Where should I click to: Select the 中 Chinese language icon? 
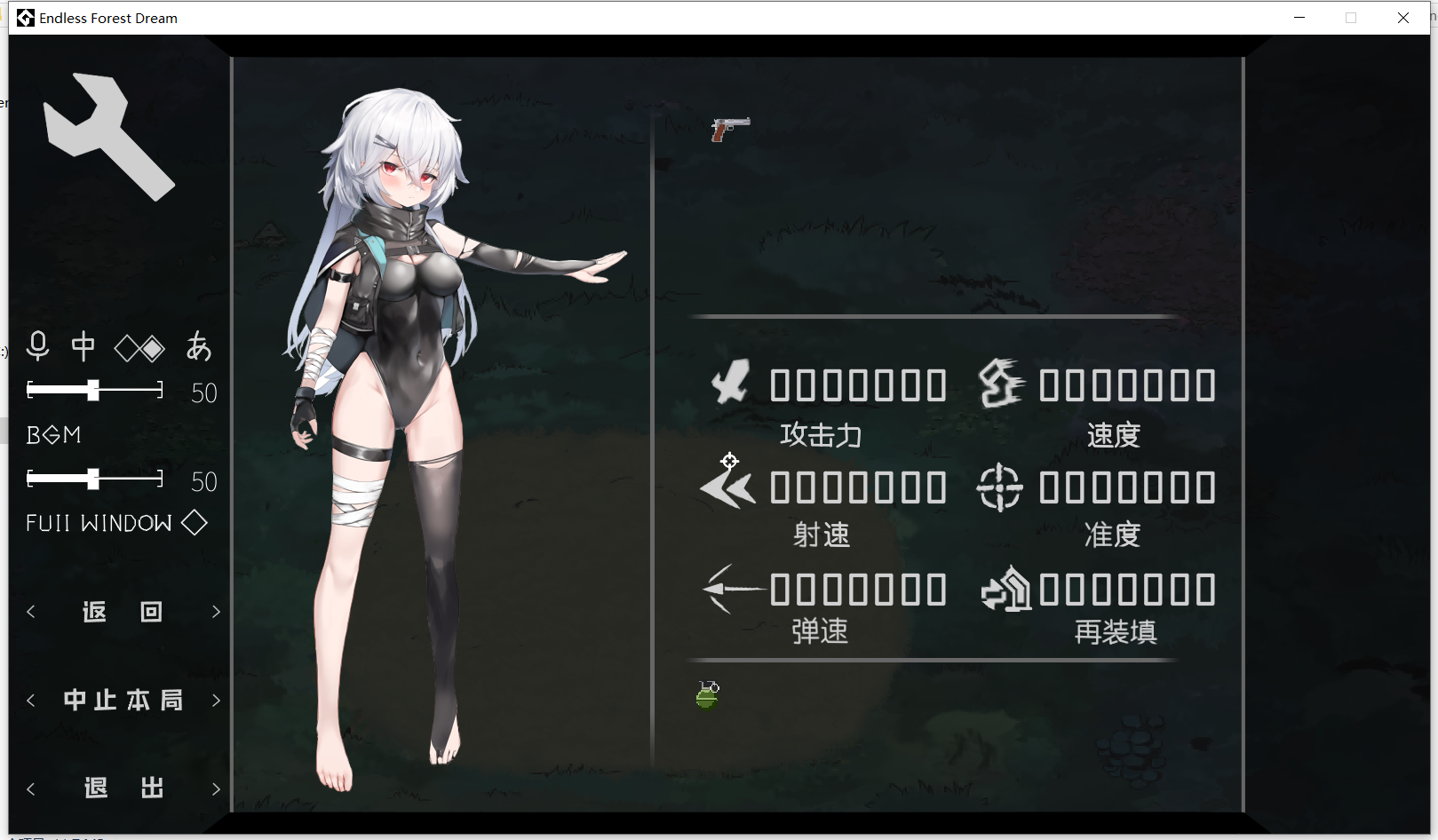click(83, 347)
